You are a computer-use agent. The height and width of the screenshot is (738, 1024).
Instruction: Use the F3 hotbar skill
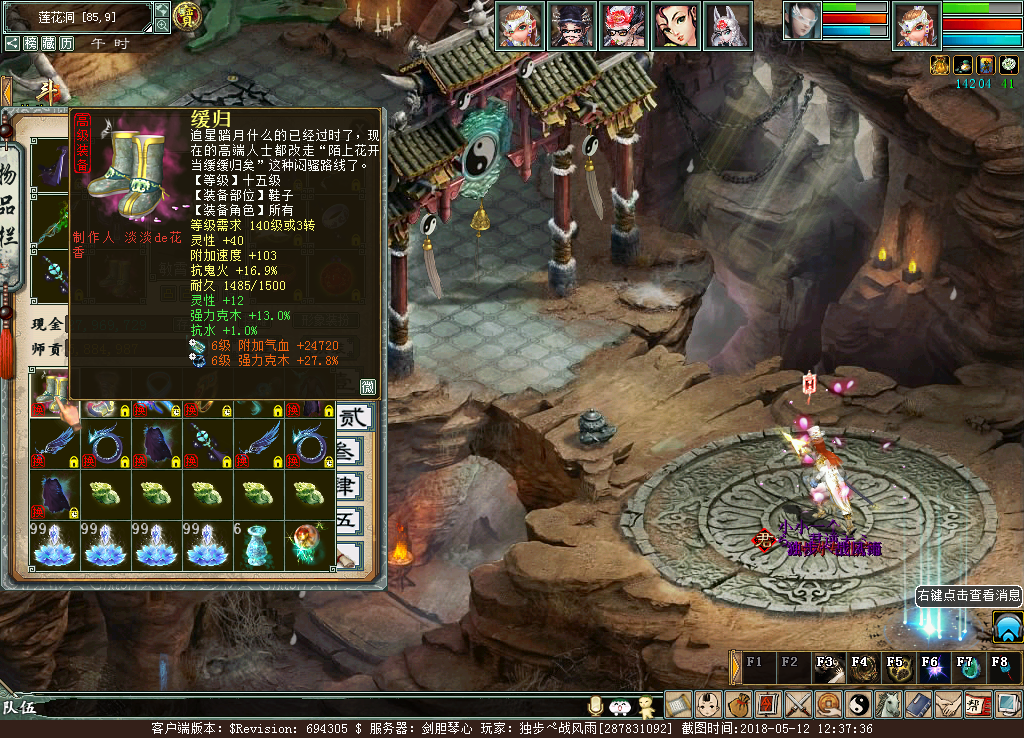click(x=826, y=667)
